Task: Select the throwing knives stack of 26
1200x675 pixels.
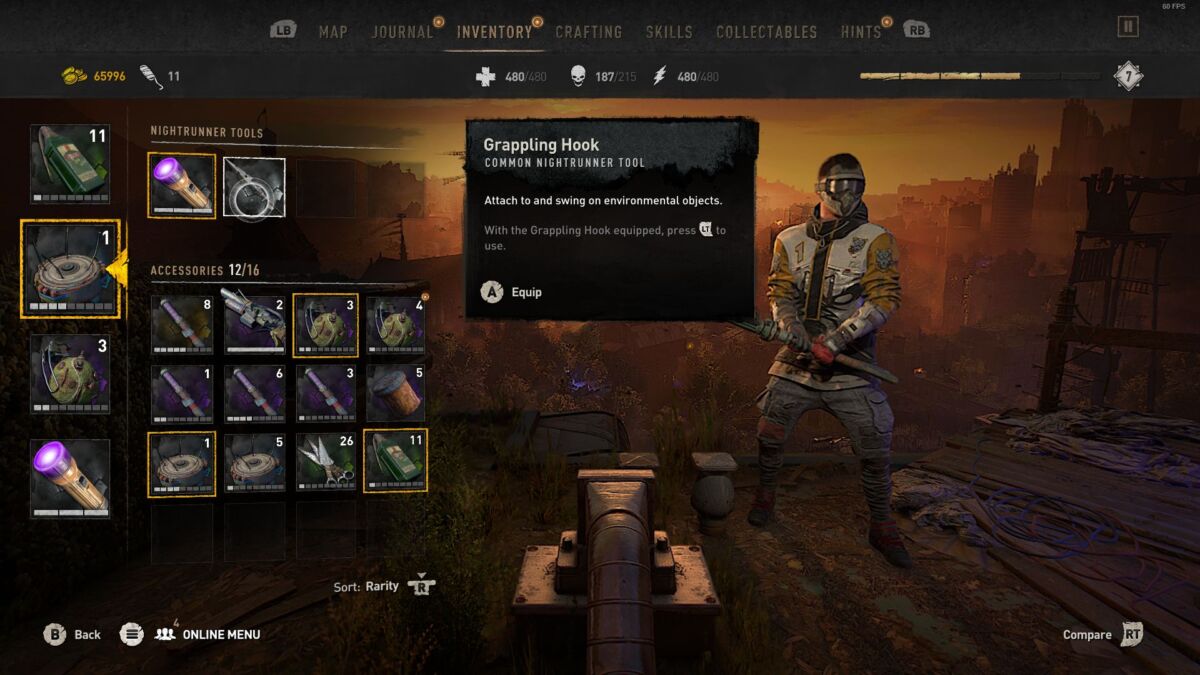Action: [325, 463]
